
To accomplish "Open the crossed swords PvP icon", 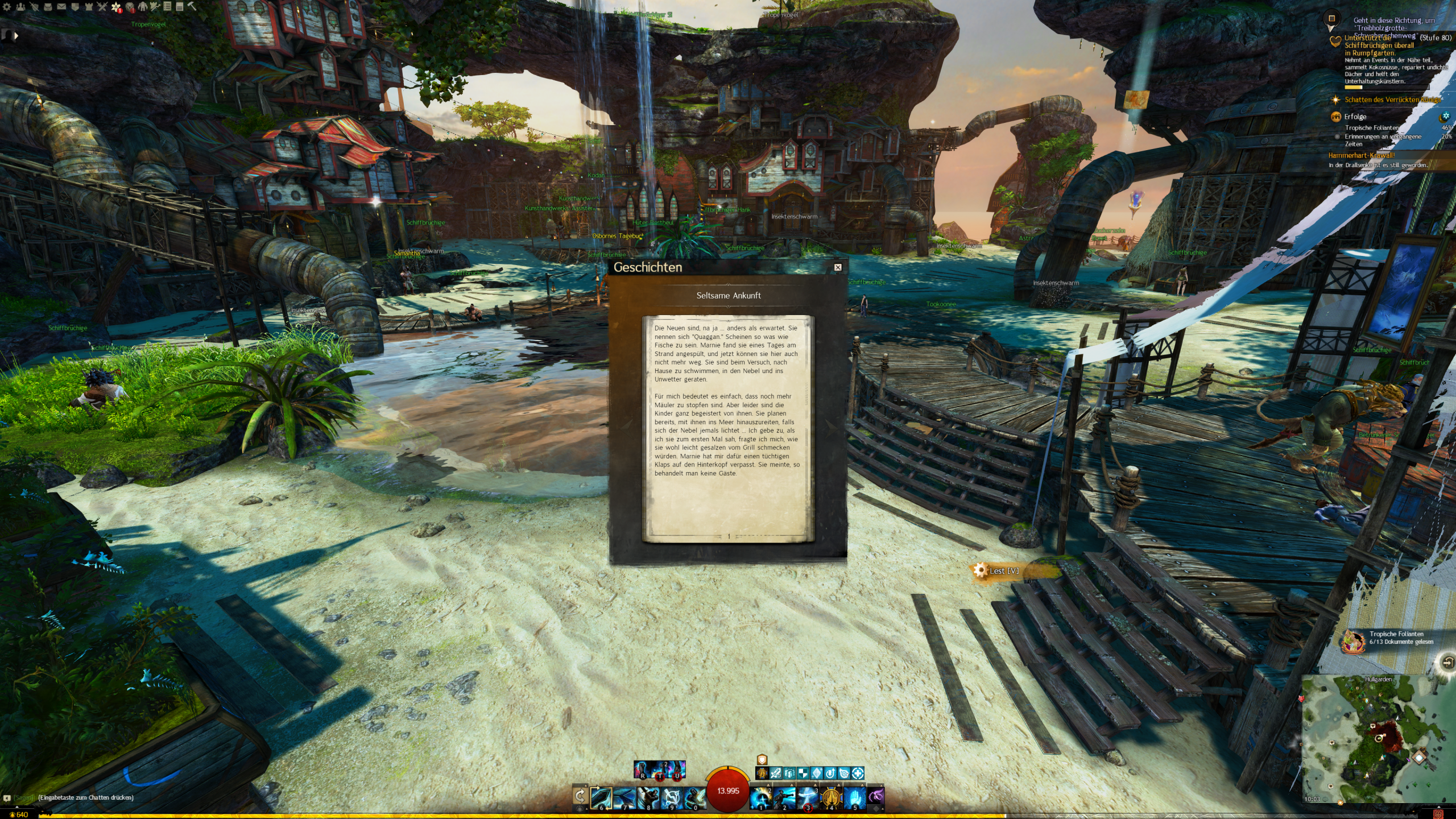I will [x=102, y=7].
